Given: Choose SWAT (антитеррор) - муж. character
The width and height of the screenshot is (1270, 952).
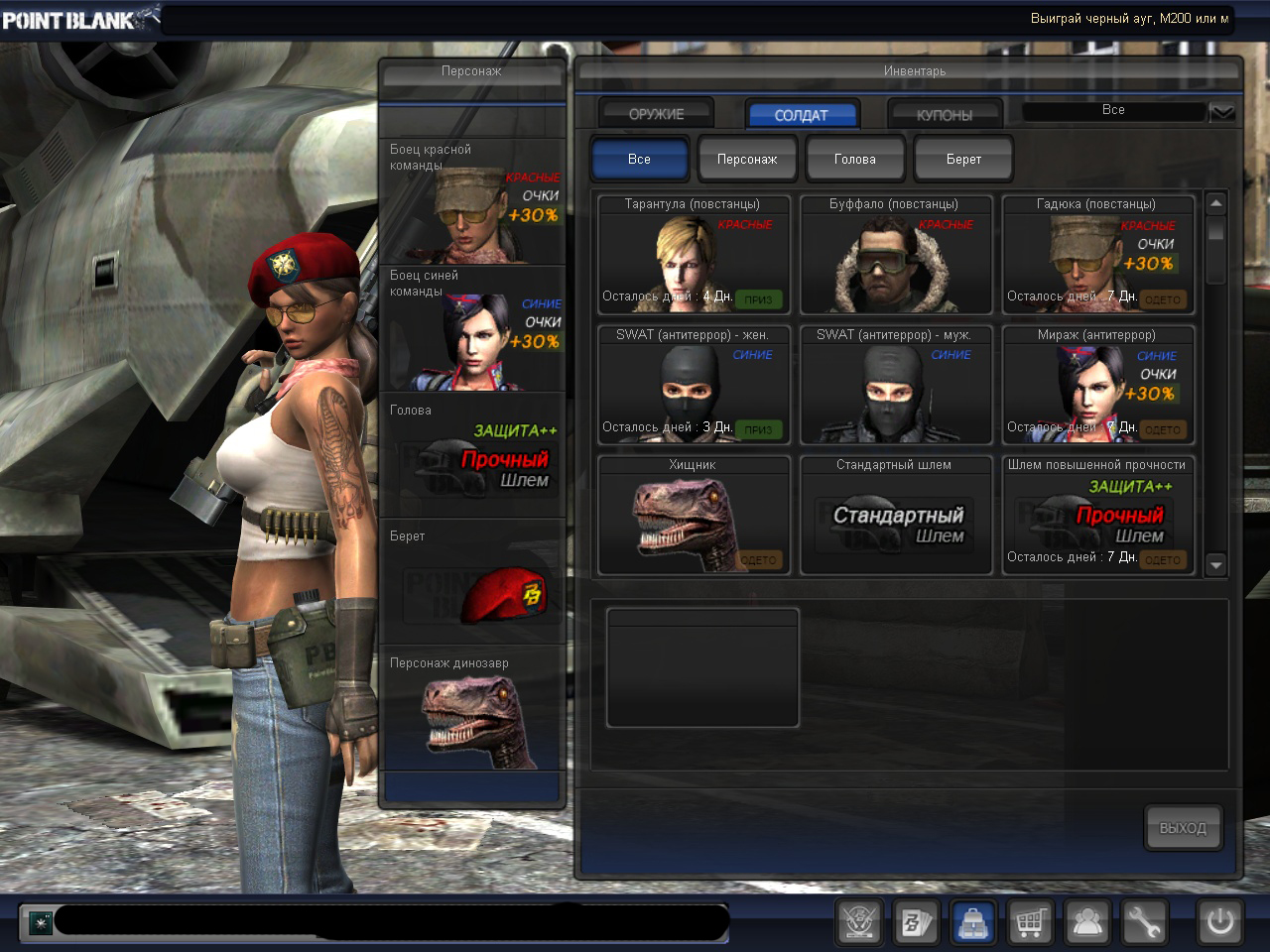Looking at the screenshot, I should [x=894, y=386].
